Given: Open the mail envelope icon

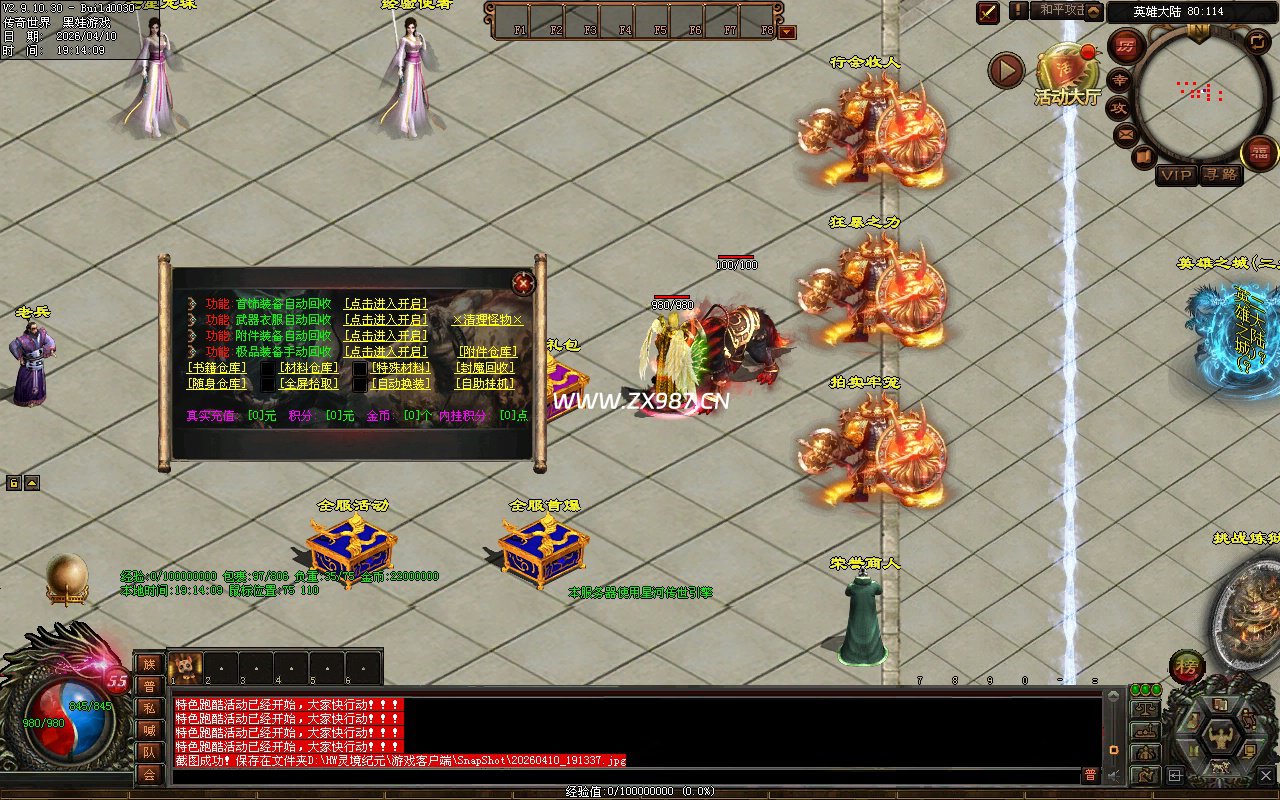Looking at the screenshot, I should (1126, 133).
